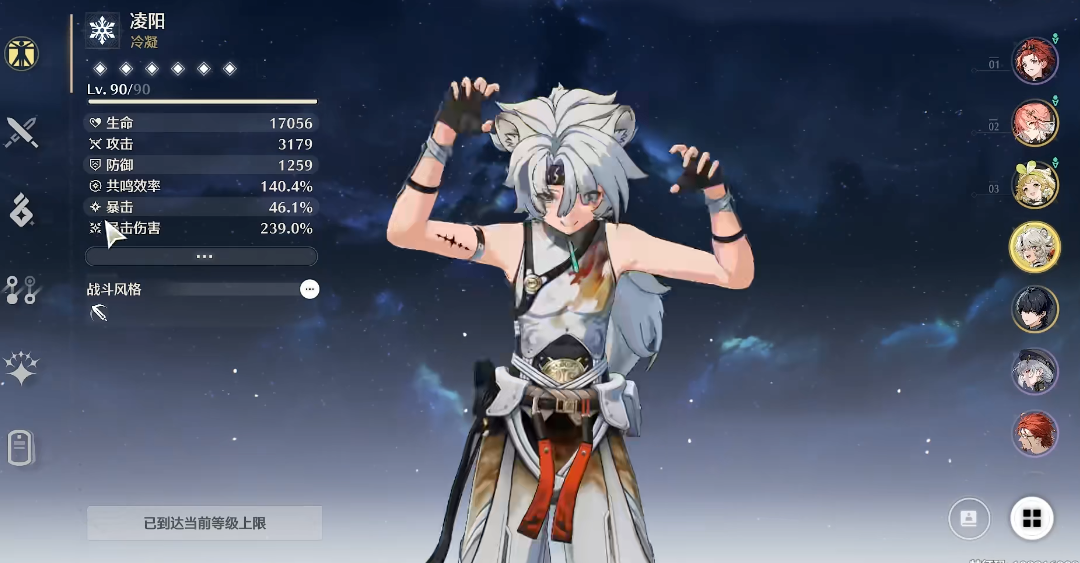This screenshot has height=563, width=1080.
Task: Open the crossed swords weapon tab
Action: click(x=21, y=132)
